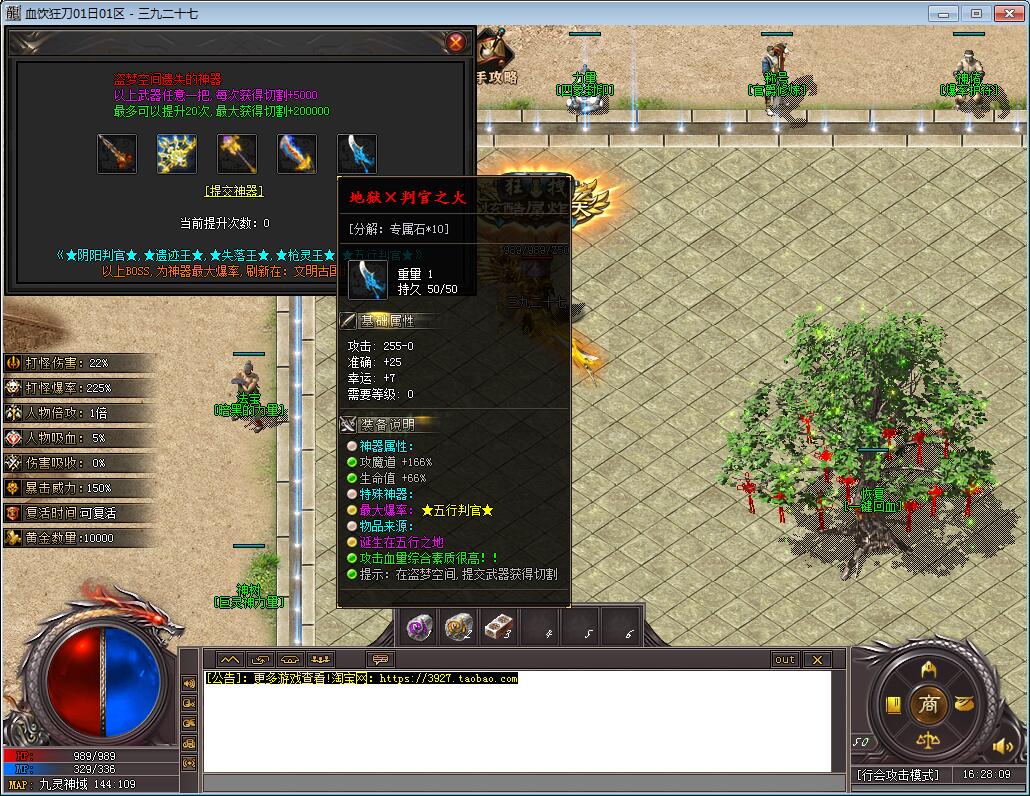Minimize the game window
The image size is (1030, 796).
click(x=943, y=13)
